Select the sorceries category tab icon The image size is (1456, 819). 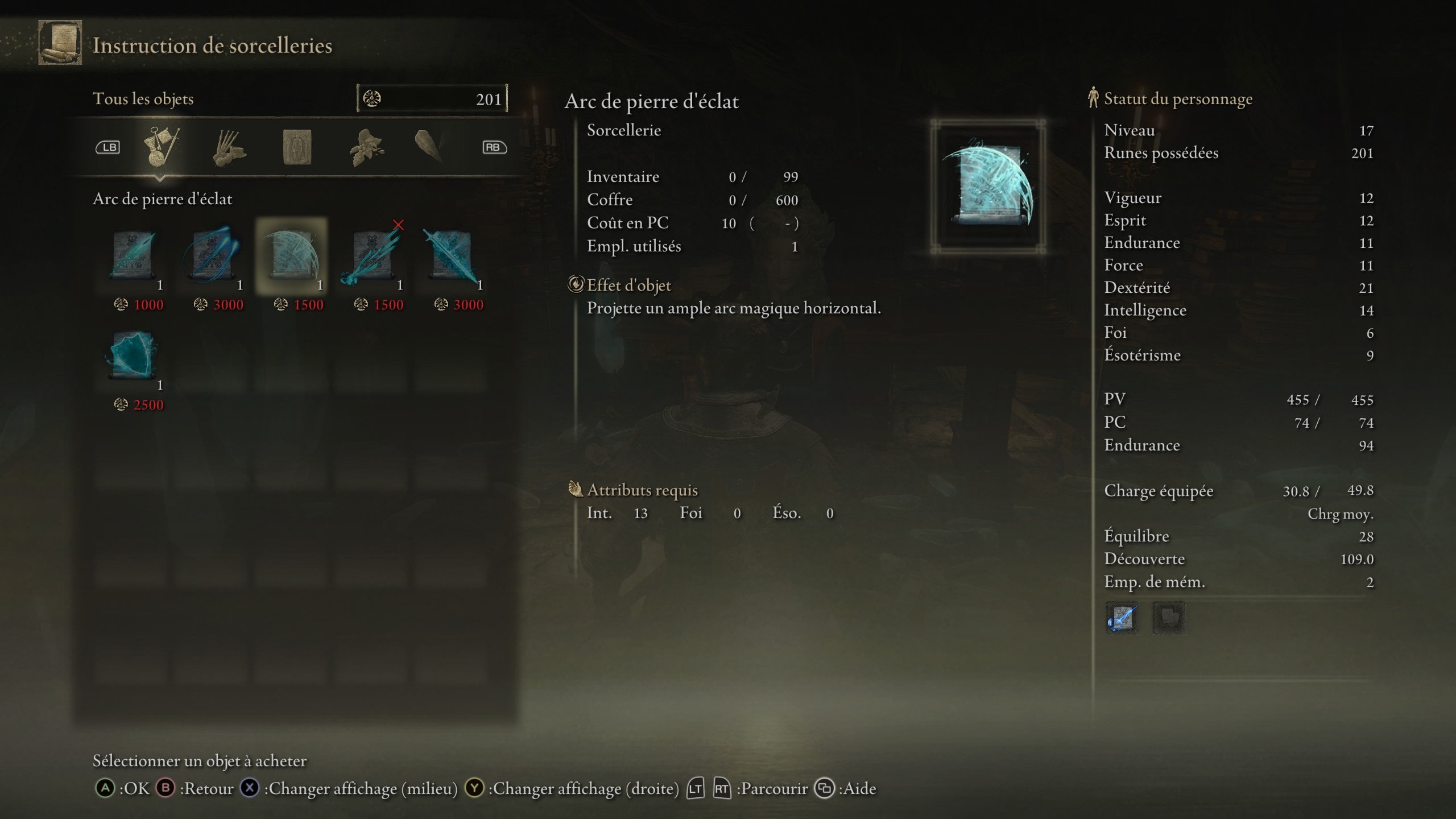coord(164,147)
